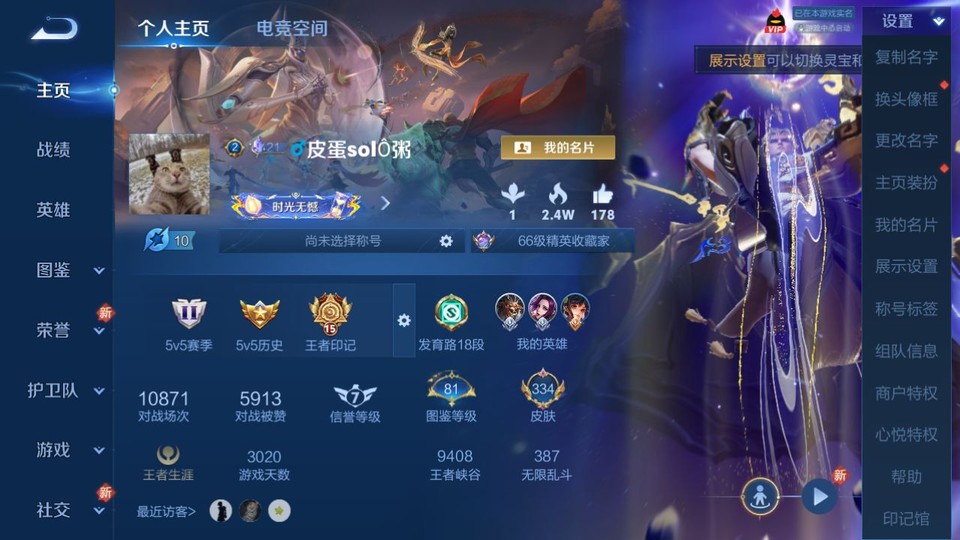Open the 护卫队 sidebar entry
The image size is (960, 540).
[x=66, y=390]
